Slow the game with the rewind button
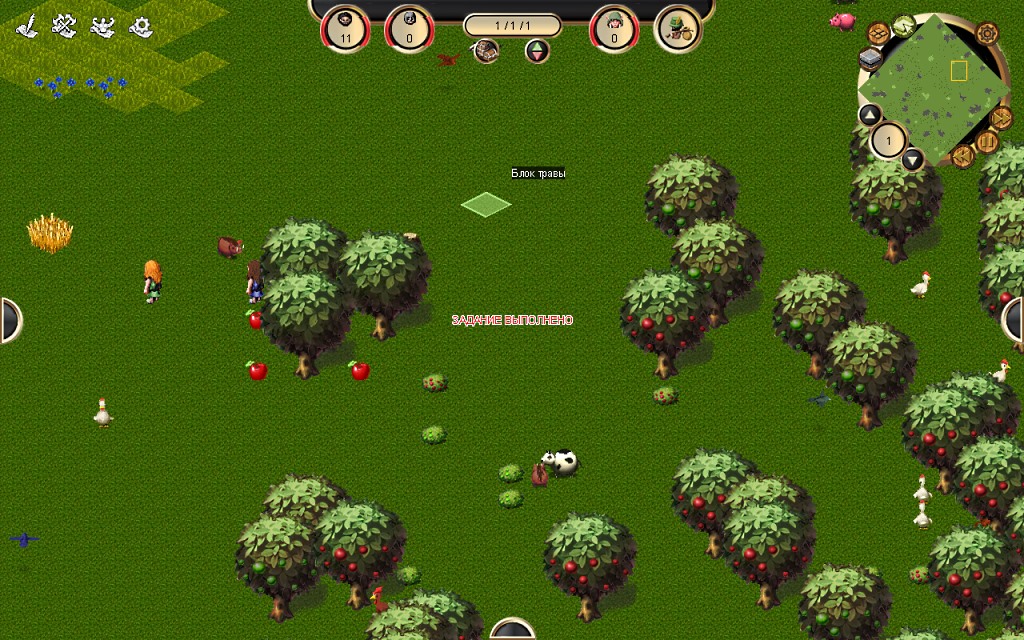This screenshot has width=1024, height=640. (963, 156)
